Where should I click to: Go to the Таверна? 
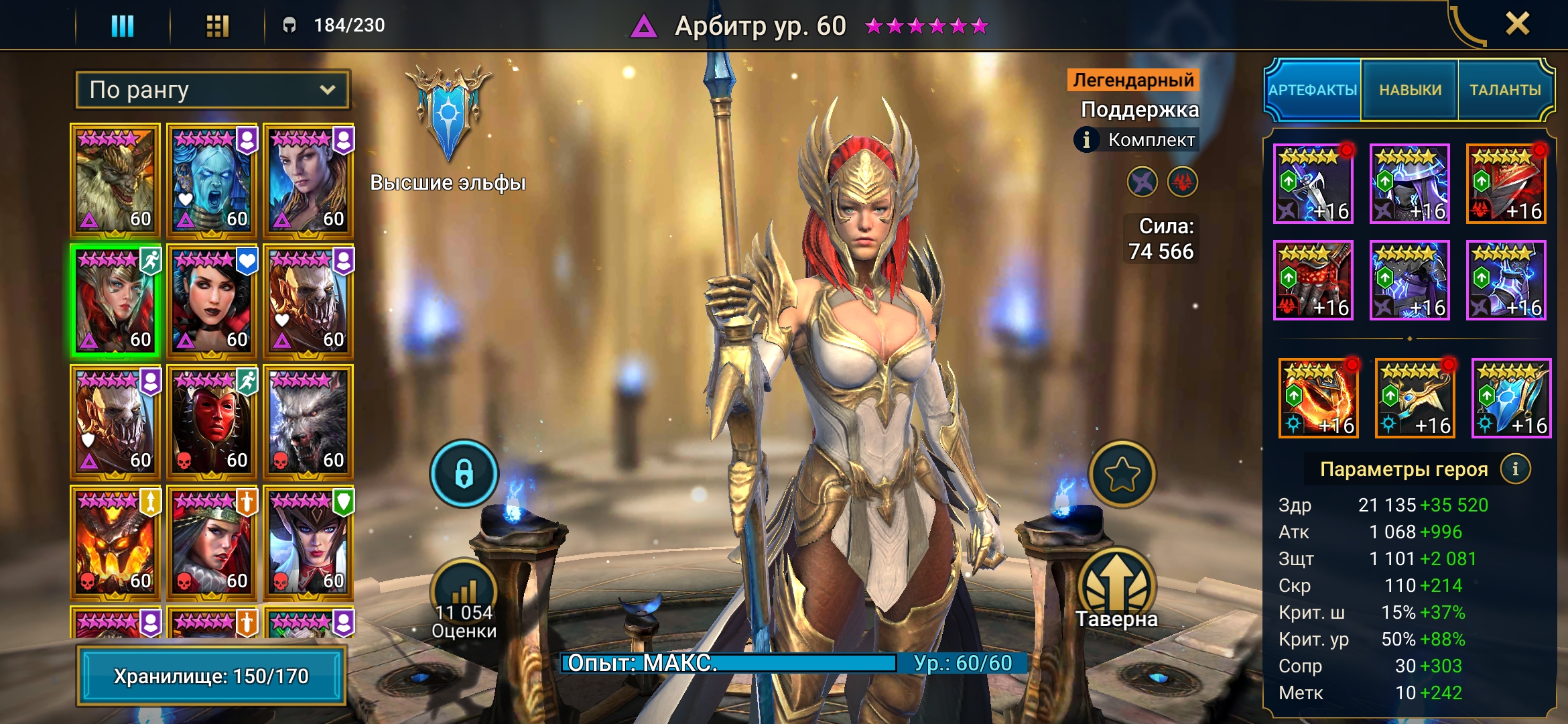click(1116, 590)
